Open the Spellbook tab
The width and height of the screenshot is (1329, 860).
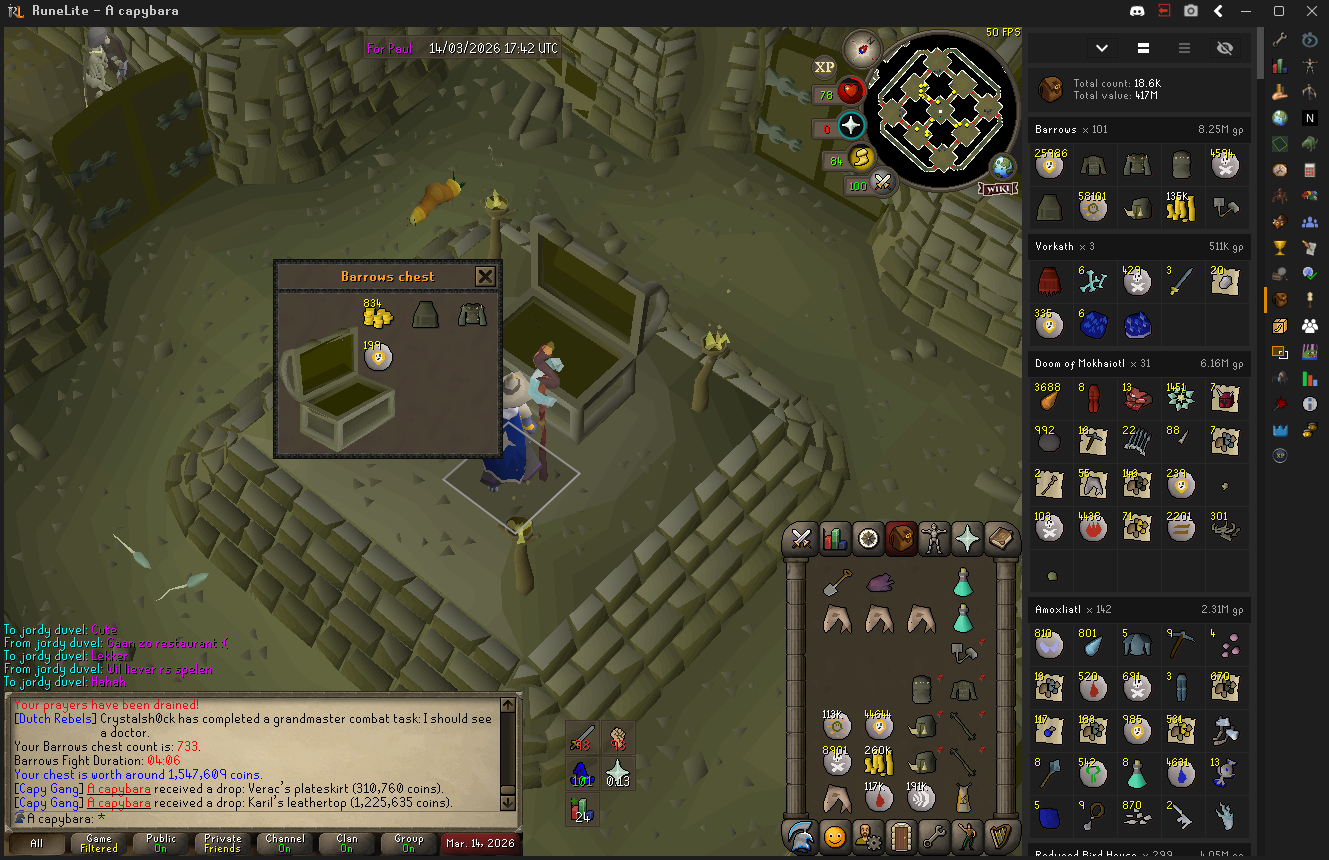(x=1001, y=539)
